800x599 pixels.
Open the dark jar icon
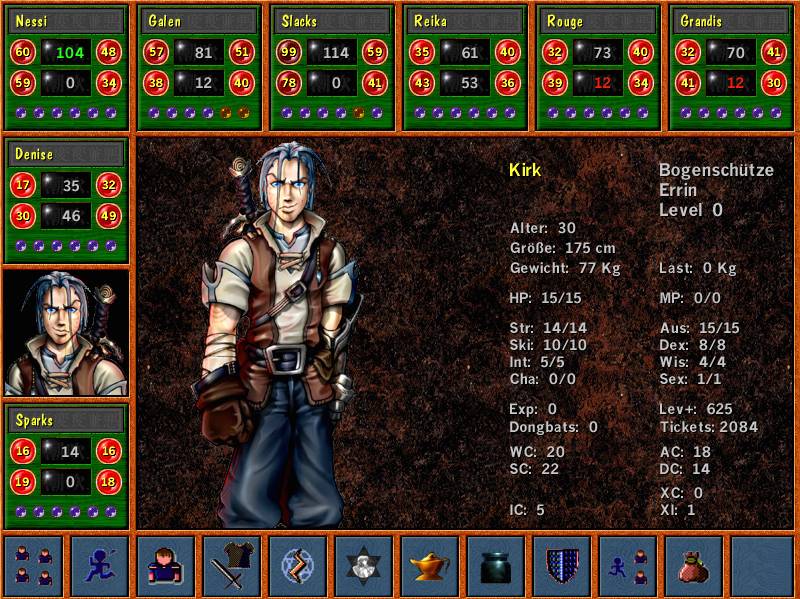(x=496, y=565)
